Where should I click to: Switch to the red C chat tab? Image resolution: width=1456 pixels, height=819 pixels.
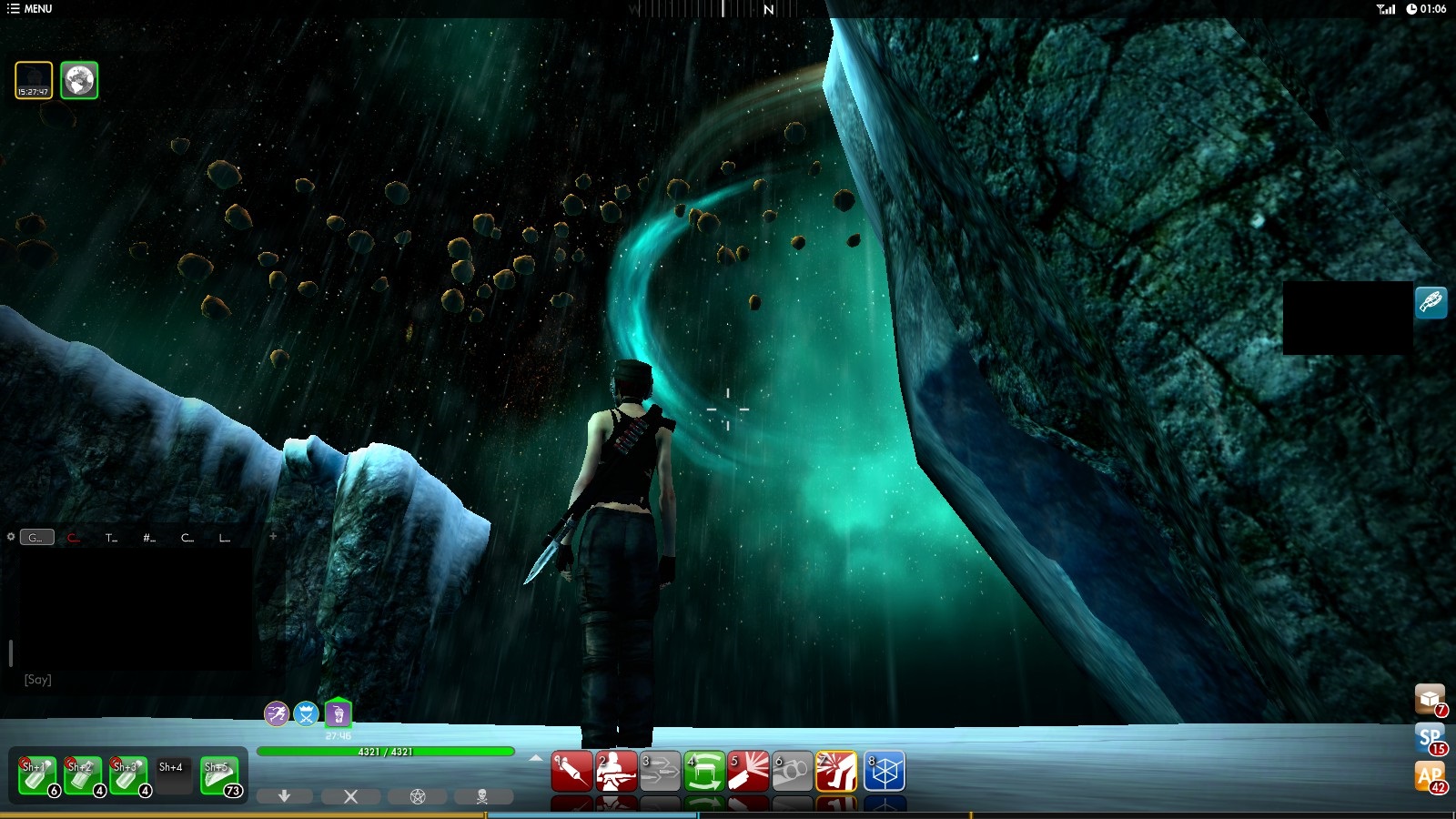click(x=74, y=538)
